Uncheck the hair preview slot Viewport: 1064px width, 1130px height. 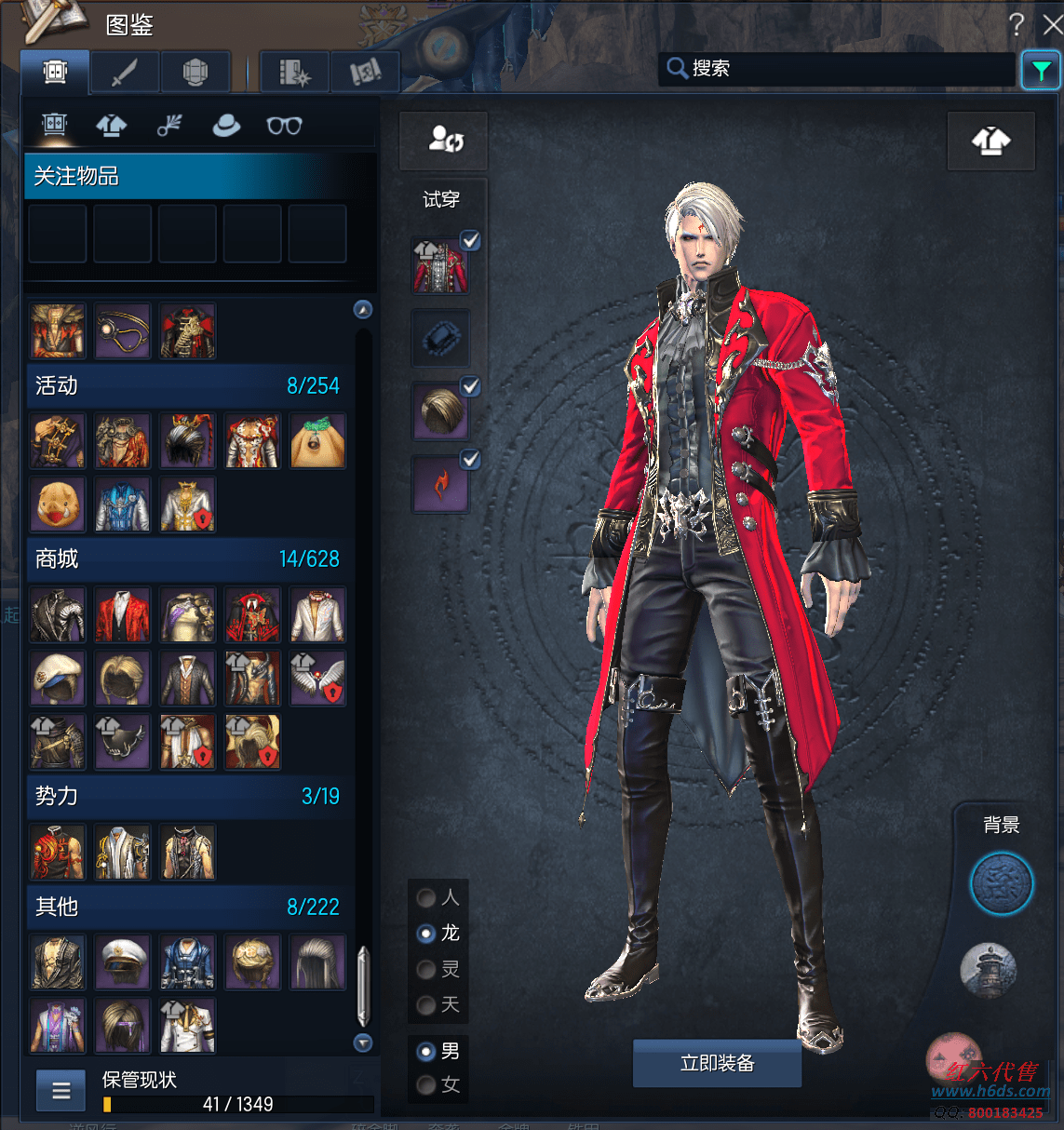(471, 386)
